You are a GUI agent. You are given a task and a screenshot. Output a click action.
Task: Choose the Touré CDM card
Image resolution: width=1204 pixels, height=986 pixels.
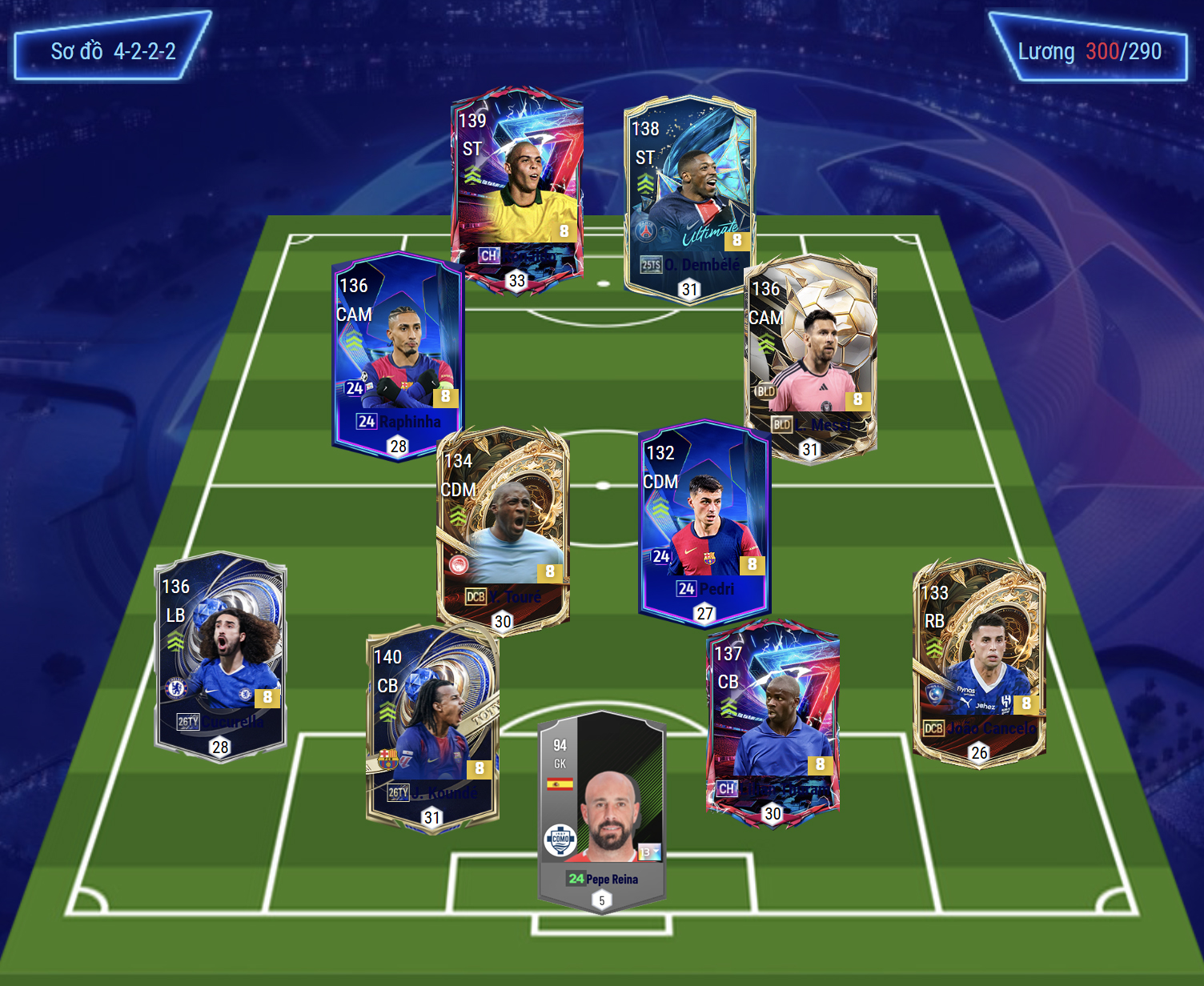(x=503, y=528)
